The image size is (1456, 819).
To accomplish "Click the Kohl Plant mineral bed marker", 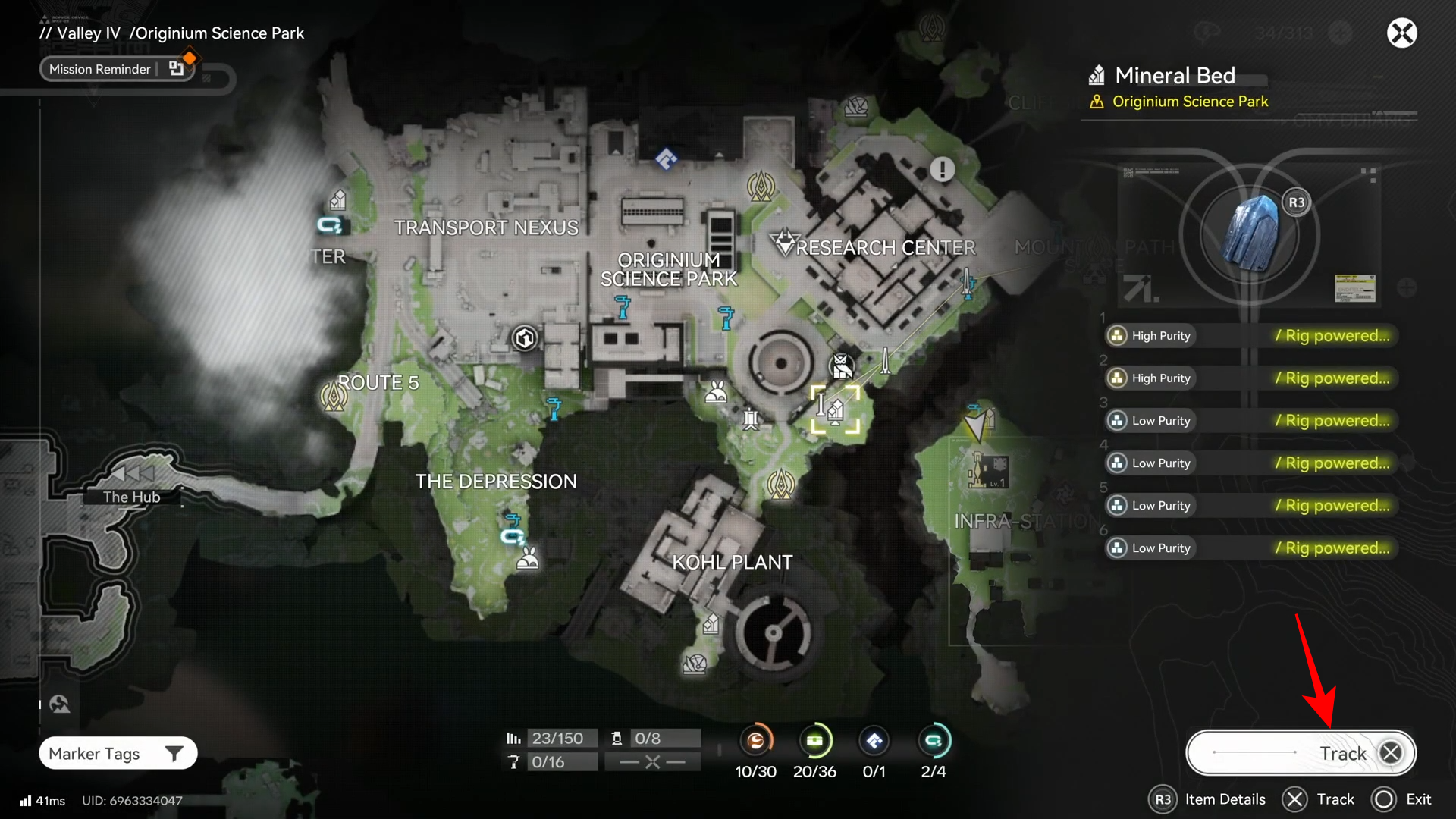I will tap(711, 624).
